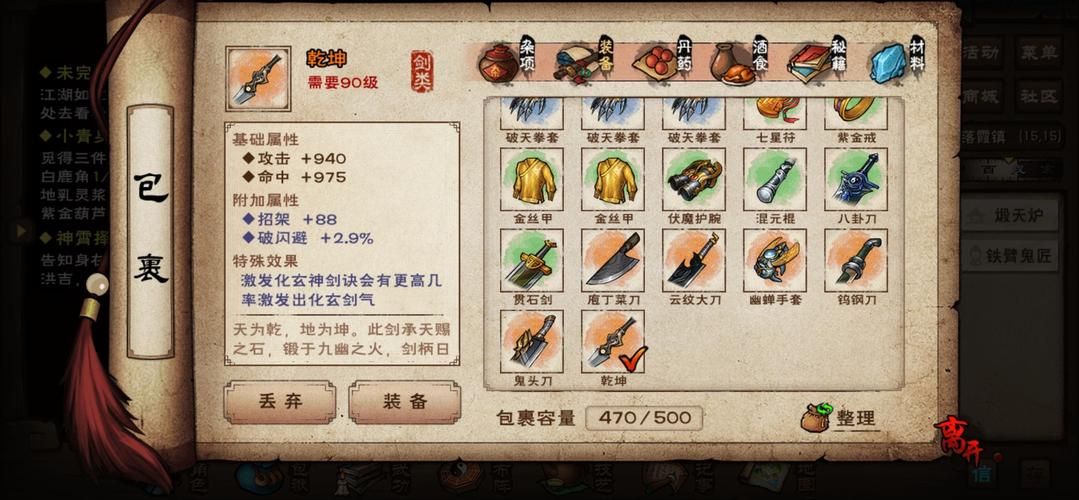
Task: Sort the bag with 整理 button
Action: tap(841, 418)
